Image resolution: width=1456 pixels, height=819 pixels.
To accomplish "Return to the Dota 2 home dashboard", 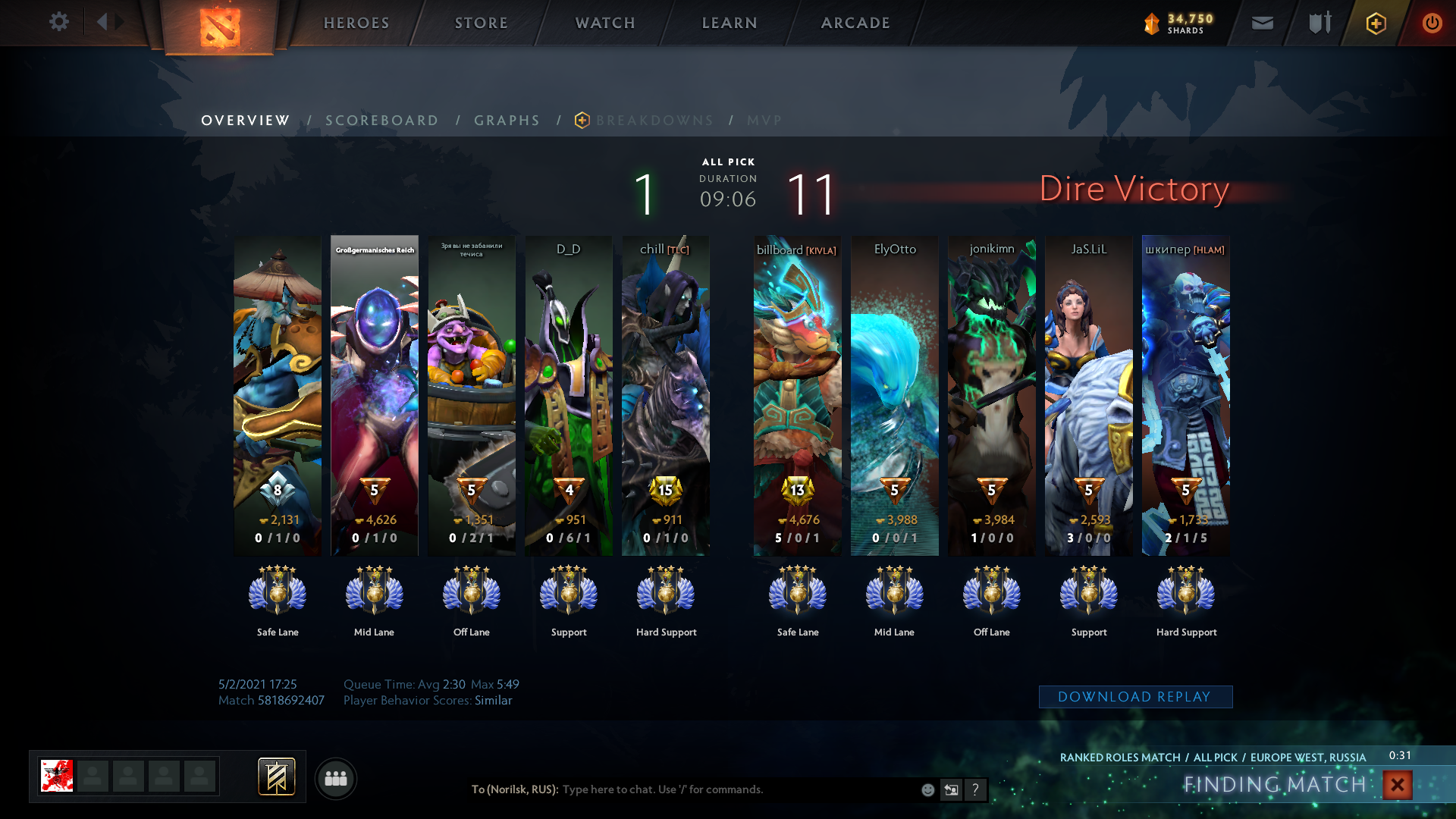I will pos(220,27).
